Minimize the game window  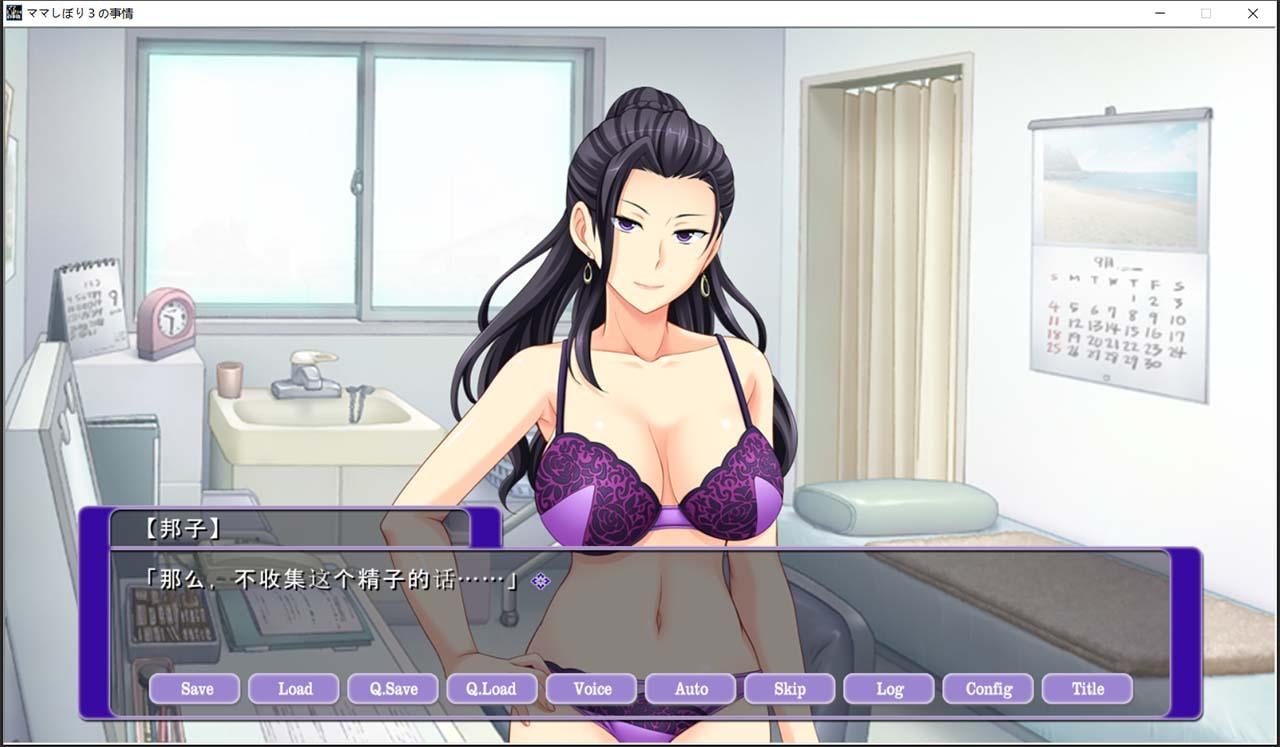click(1160, 14)
